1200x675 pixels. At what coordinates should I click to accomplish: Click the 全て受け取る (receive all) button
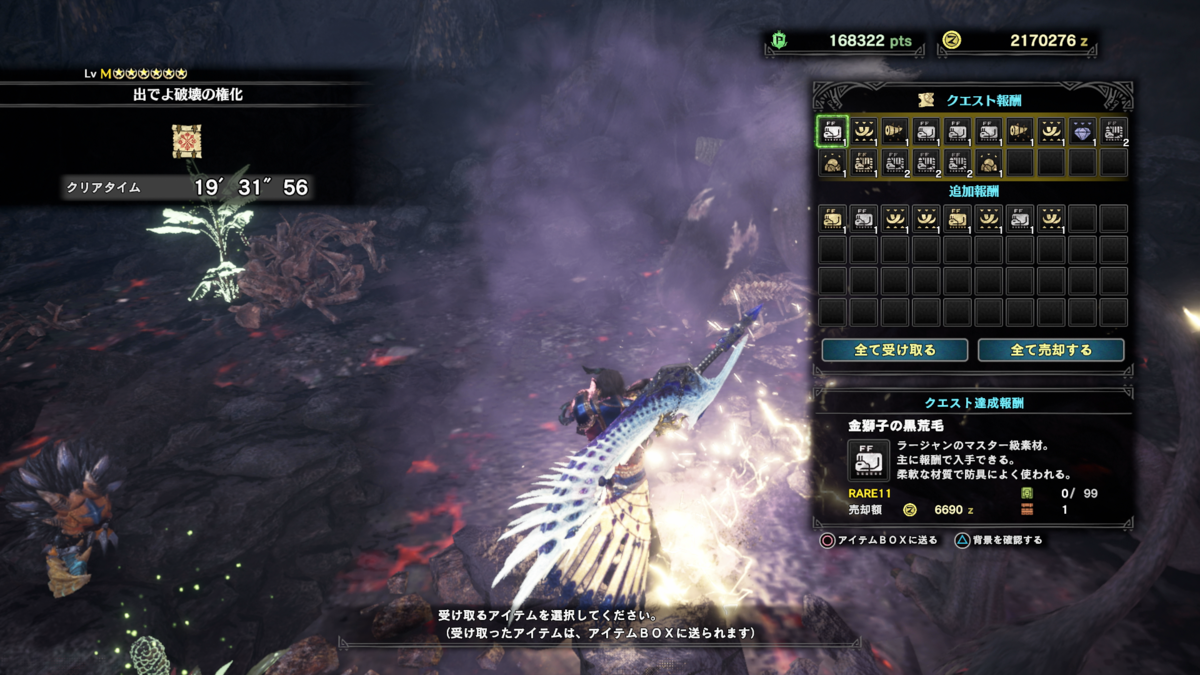coord(894,350)
